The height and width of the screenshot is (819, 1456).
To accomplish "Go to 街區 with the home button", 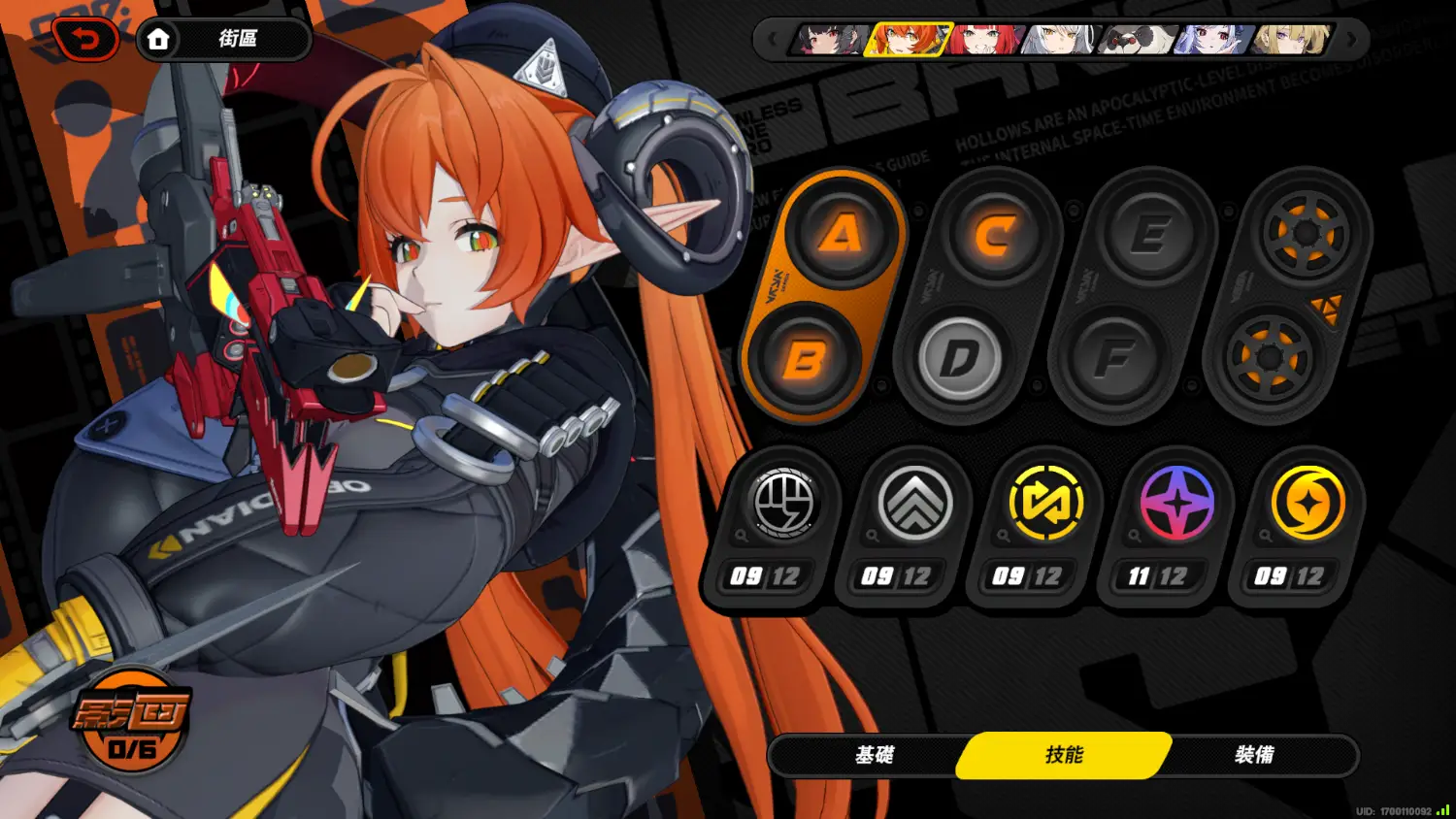I will tap(158, 40).
